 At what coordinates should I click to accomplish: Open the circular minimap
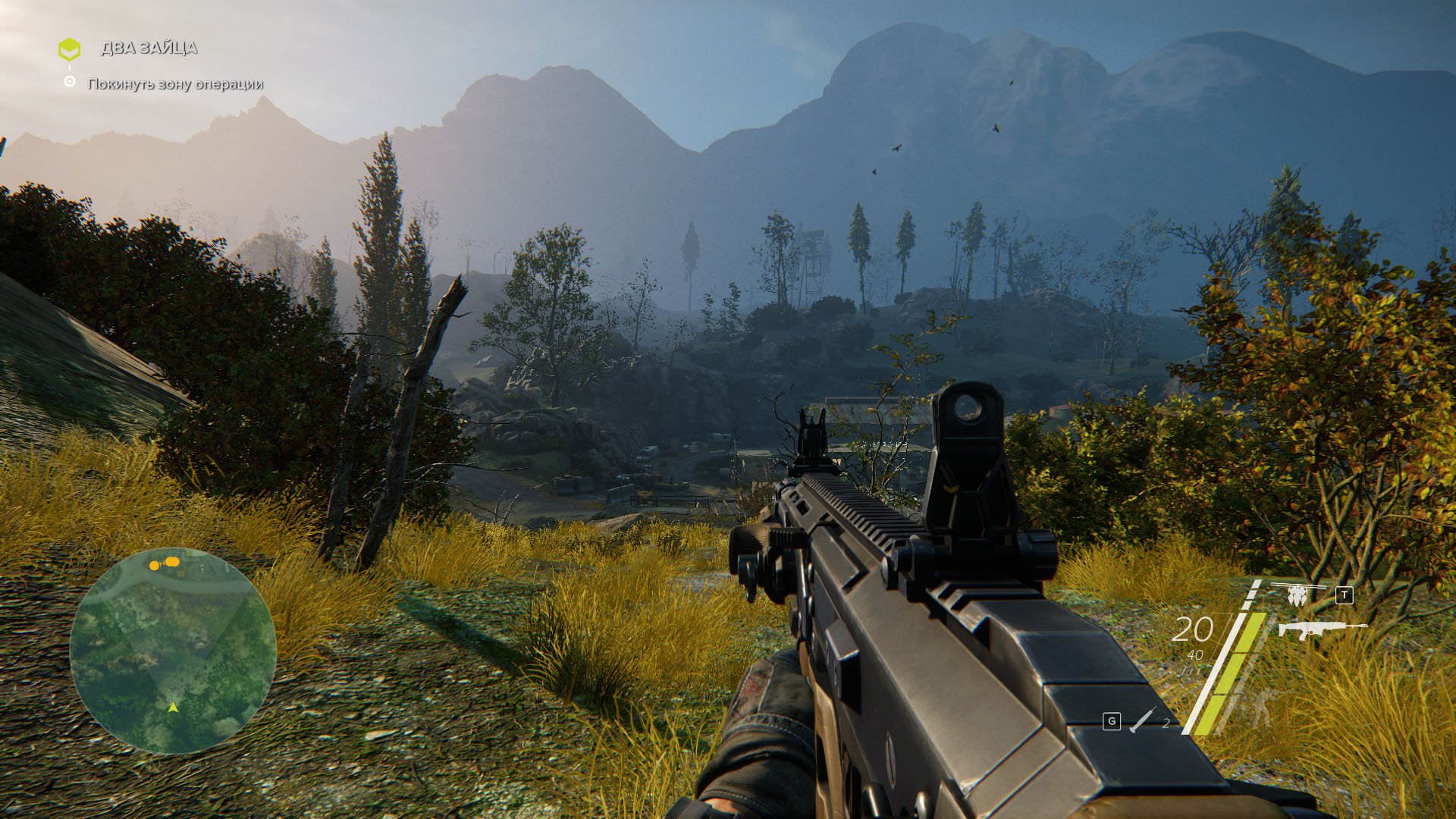click(x=173, y=650)
